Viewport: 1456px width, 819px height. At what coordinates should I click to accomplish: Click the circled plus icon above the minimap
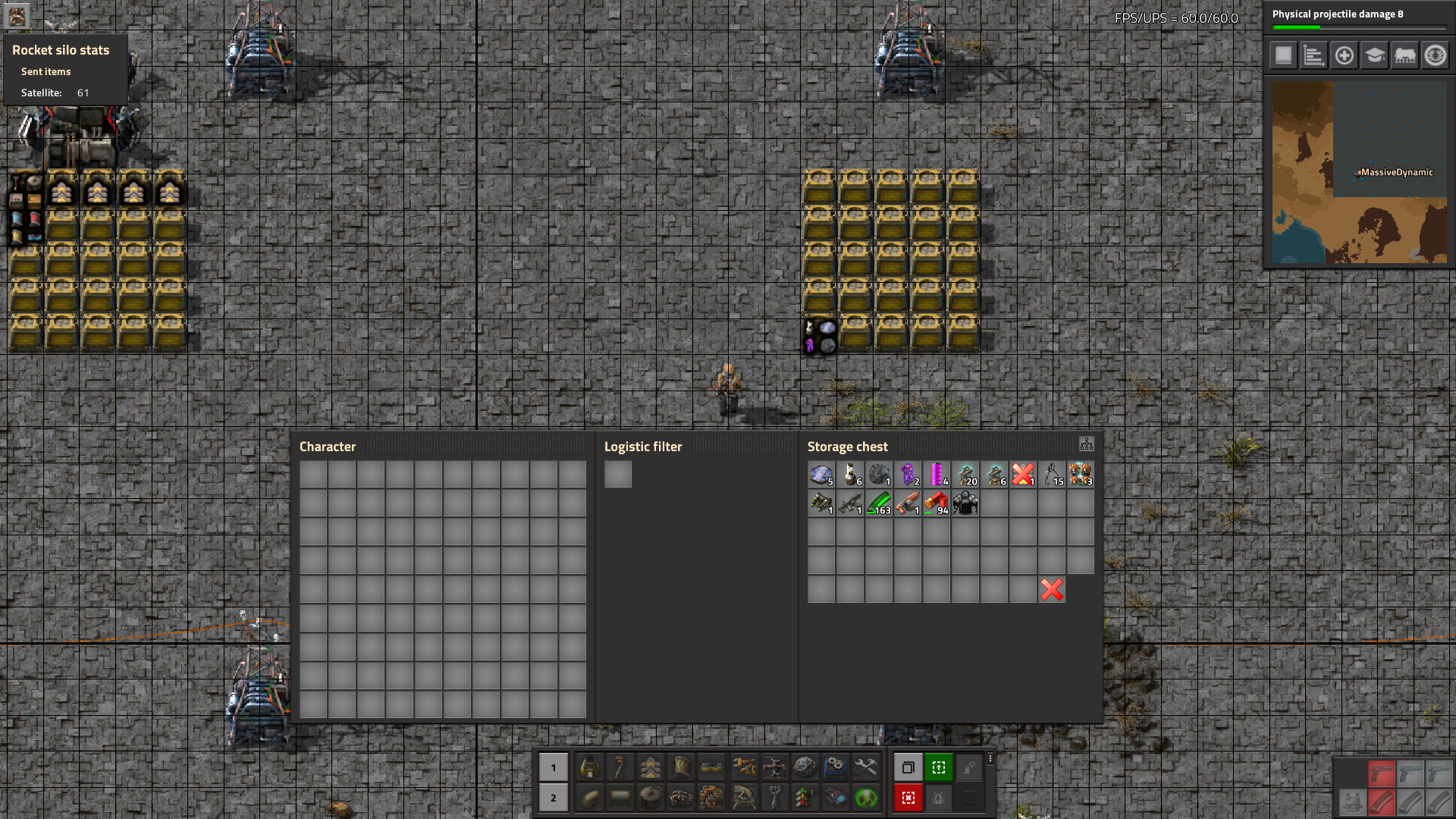[x=1344, y=55]
